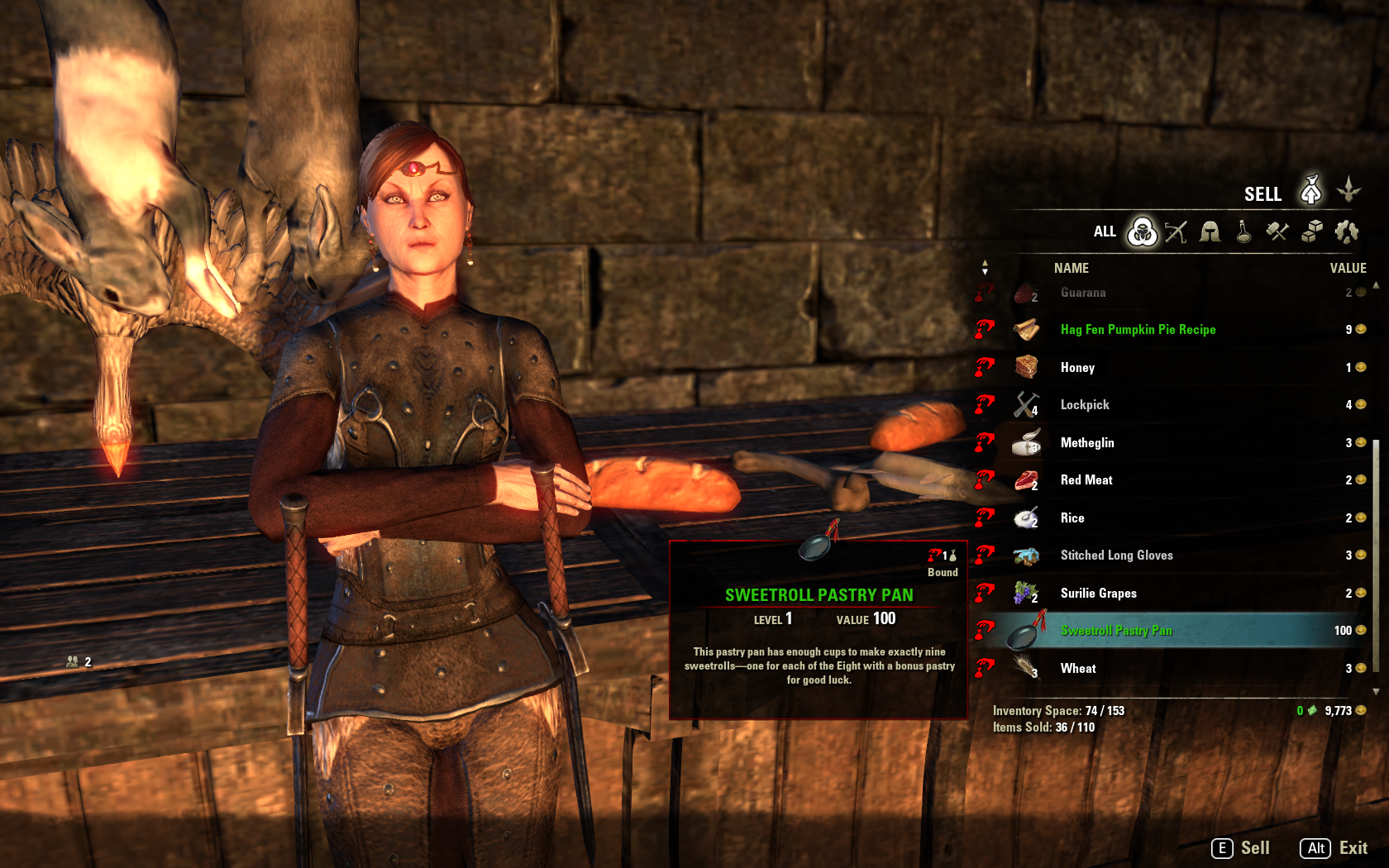This screenshot has height=868, width=1389.
Task: Show junk items with the broken gear filter
Action: 1346,232
